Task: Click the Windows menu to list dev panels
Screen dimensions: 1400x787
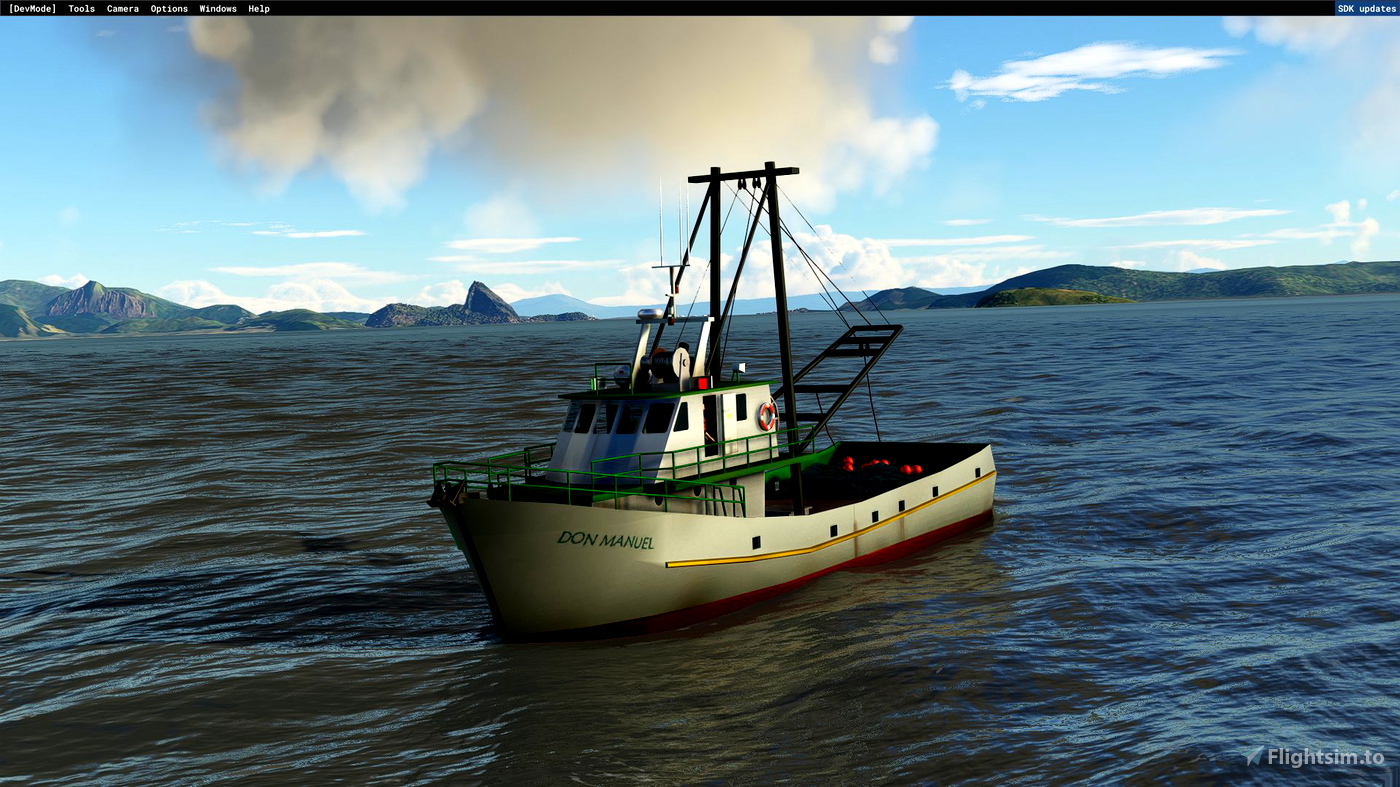Action: pos(217,8)
